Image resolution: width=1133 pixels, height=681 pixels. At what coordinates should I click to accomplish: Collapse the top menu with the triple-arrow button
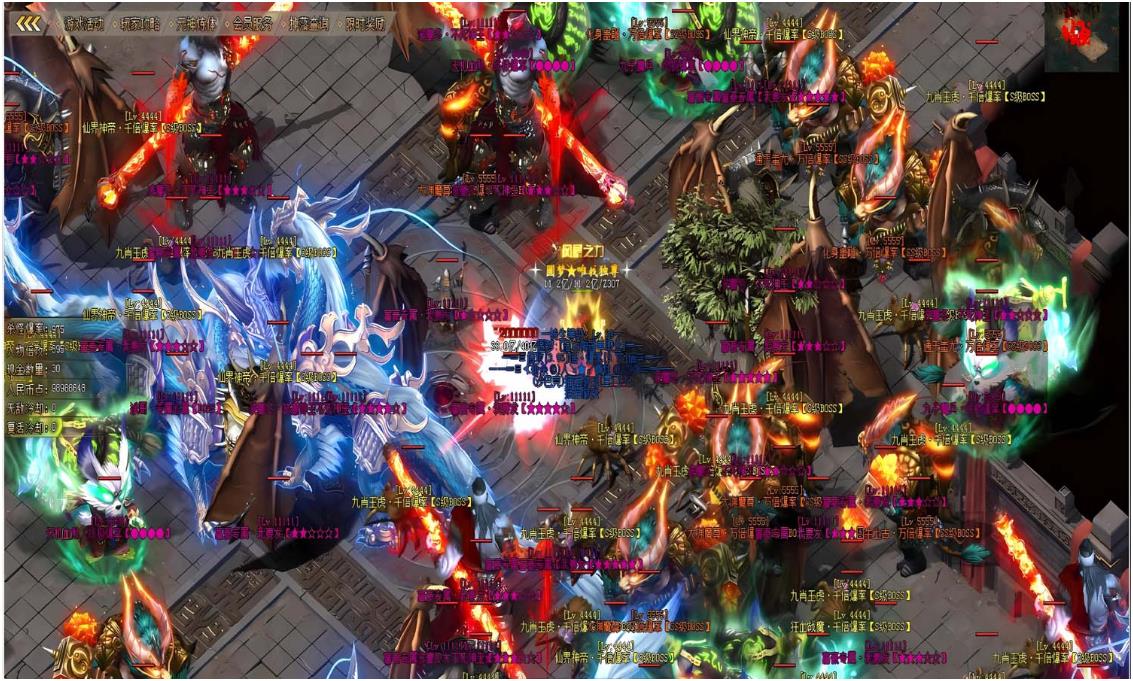click(x=28, y=23)
